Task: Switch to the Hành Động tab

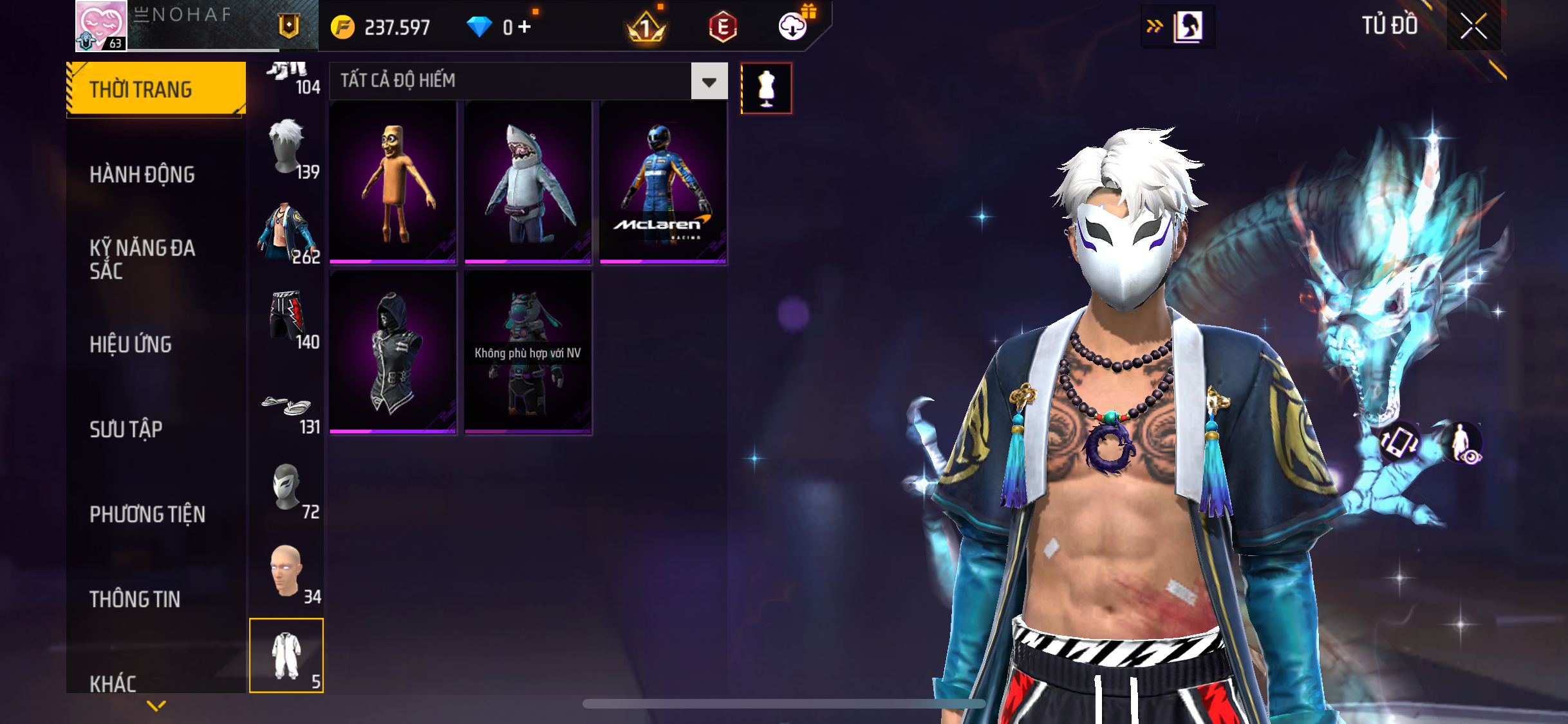Action: [142, 174]
